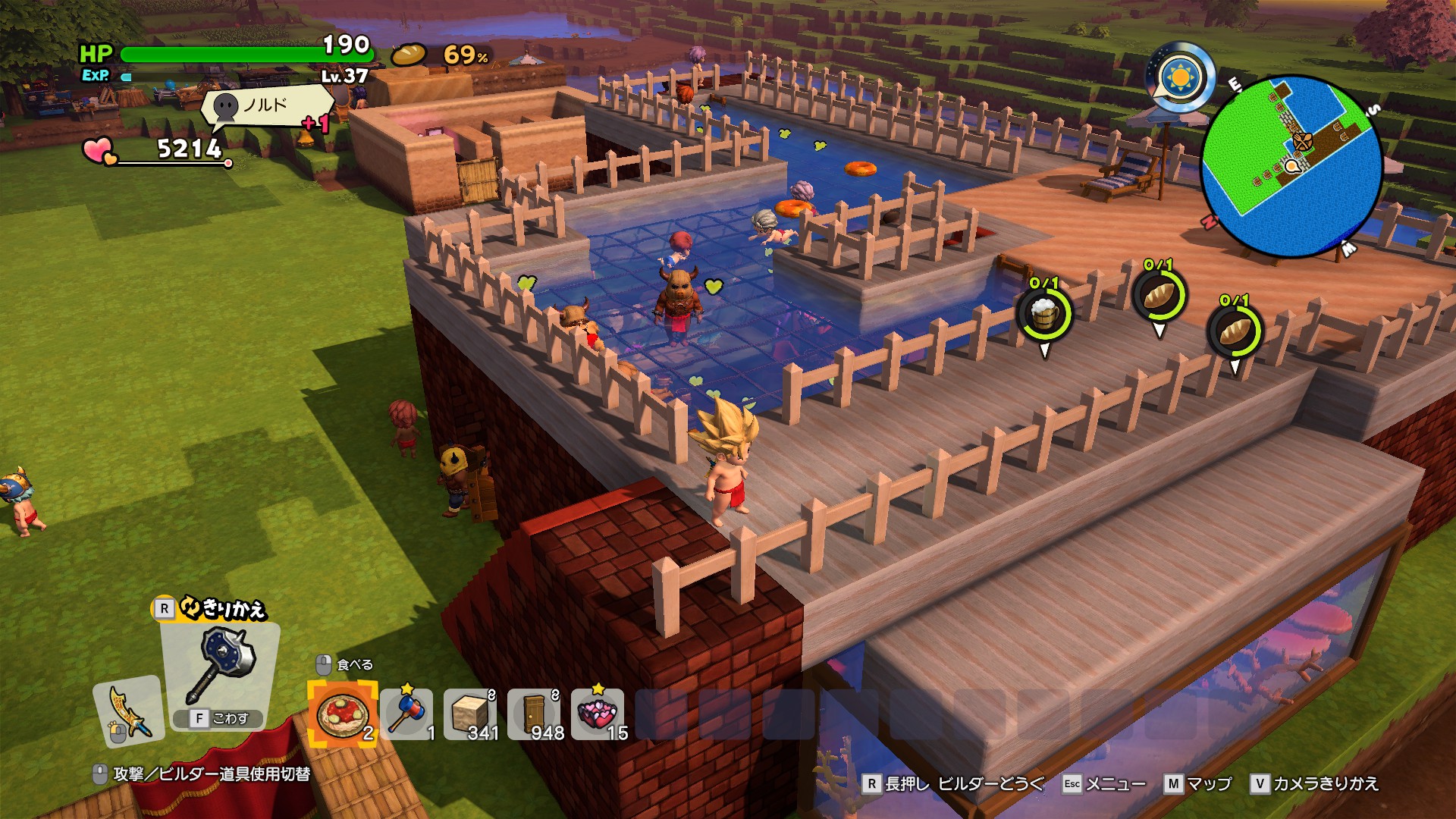Viewport: 1456px width, 819px height.
Task: Pick the wooden door stack of 948
Action: tap(535, 714)
